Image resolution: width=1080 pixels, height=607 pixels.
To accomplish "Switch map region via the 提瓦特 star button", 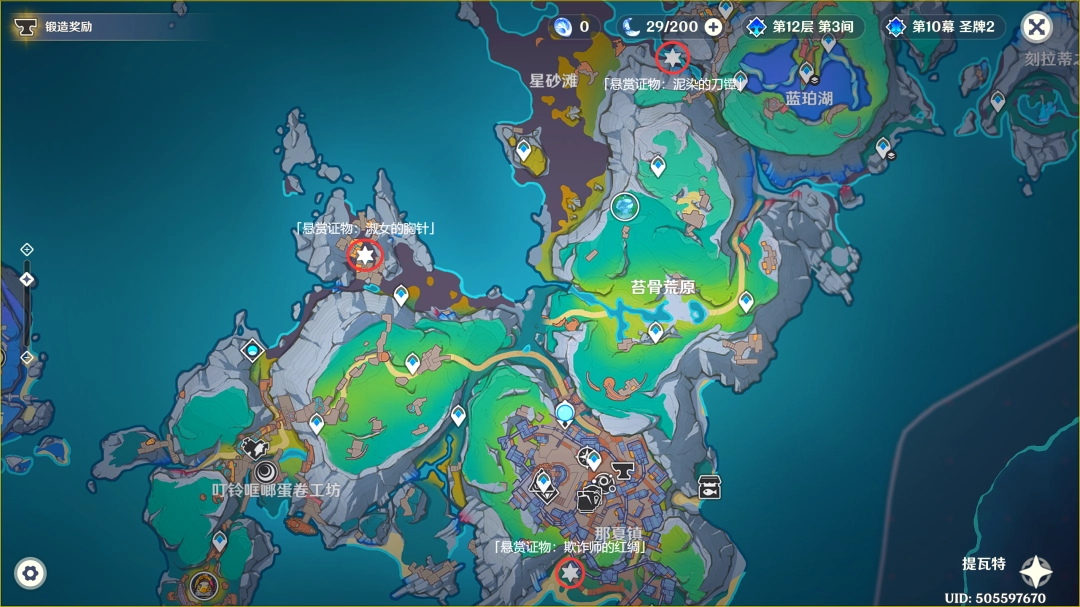I will click(x=1035, y=571).
